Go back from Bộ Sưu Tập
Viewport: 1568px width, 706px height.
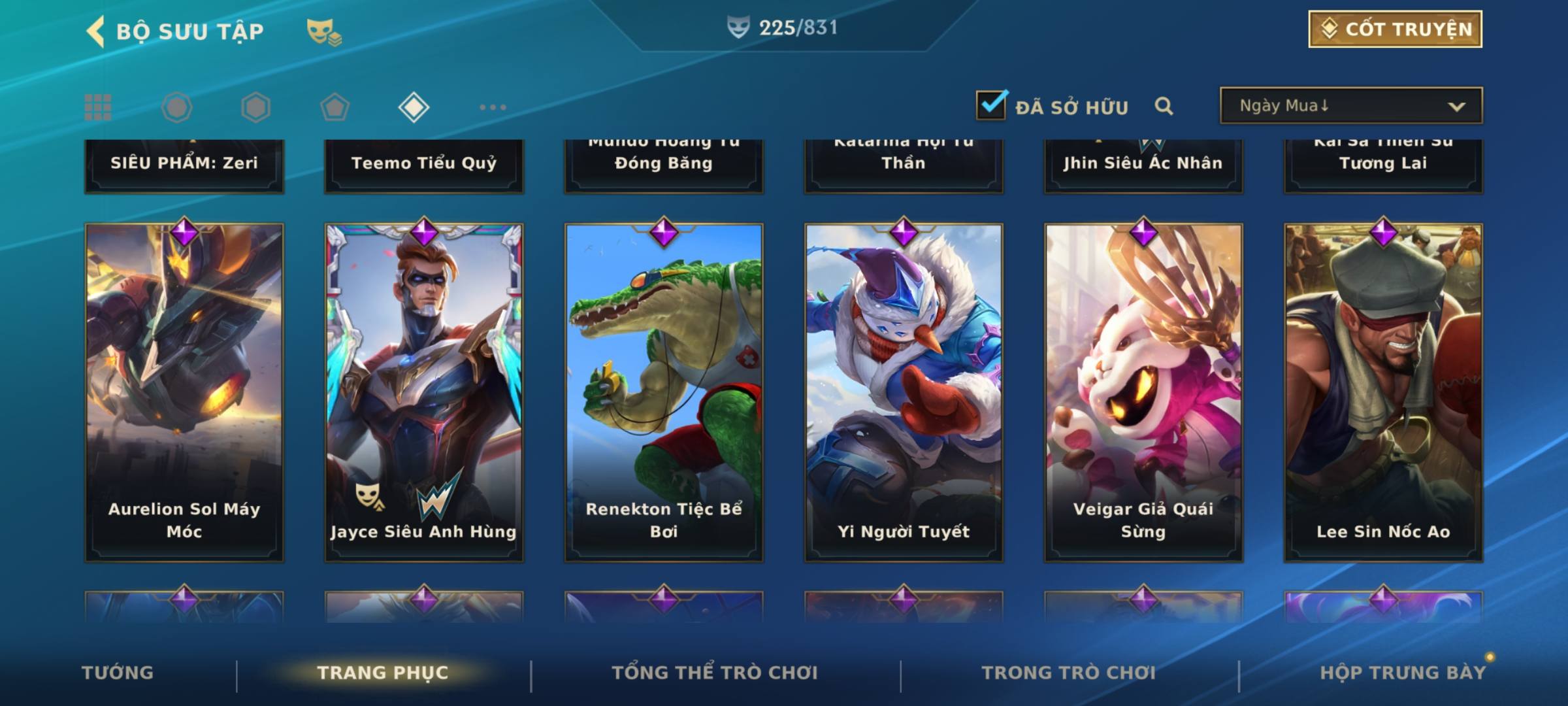click(x=95, y=31)
